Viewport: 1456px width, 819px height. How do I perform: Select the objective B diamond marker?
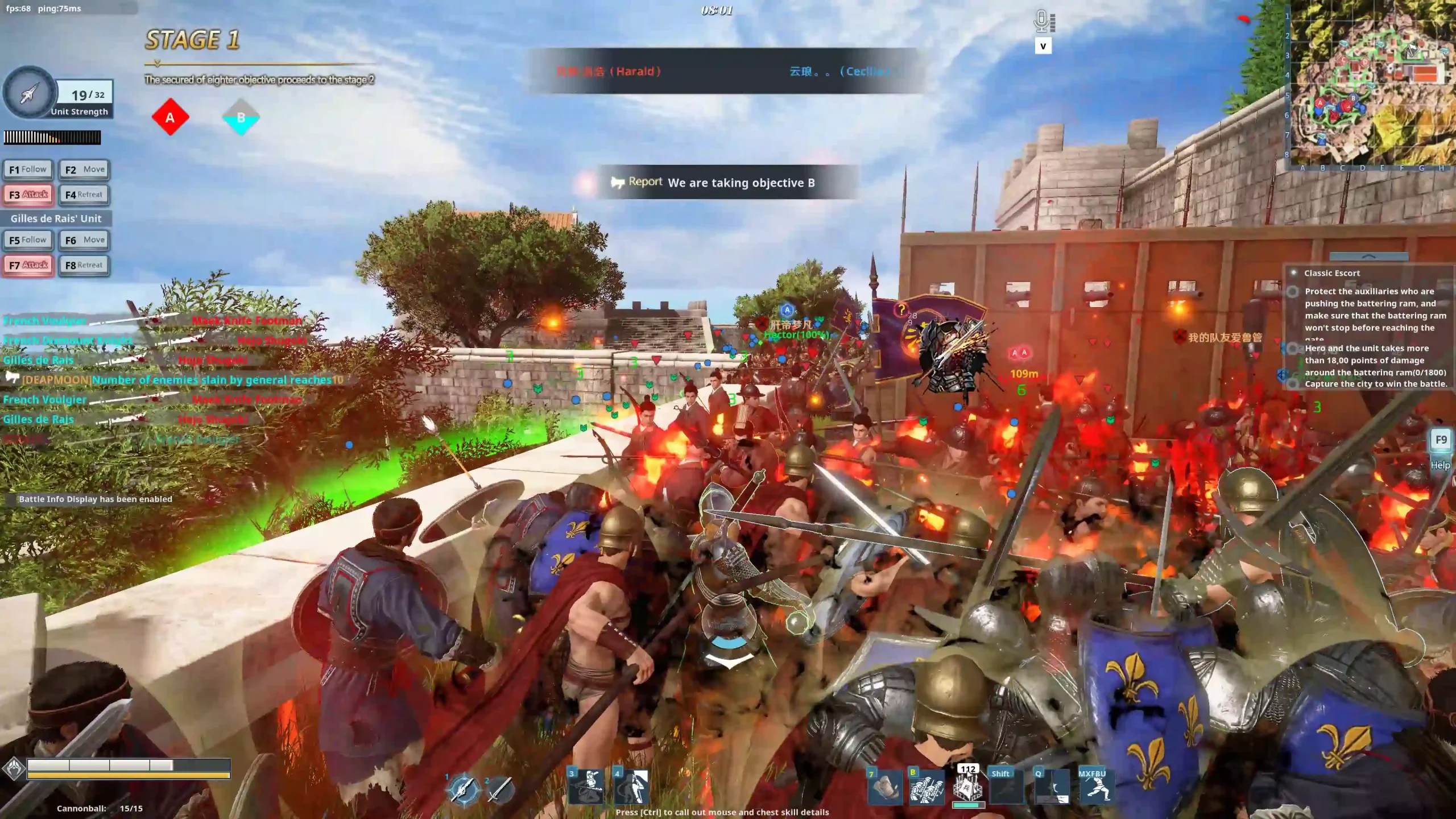point(241,118)
